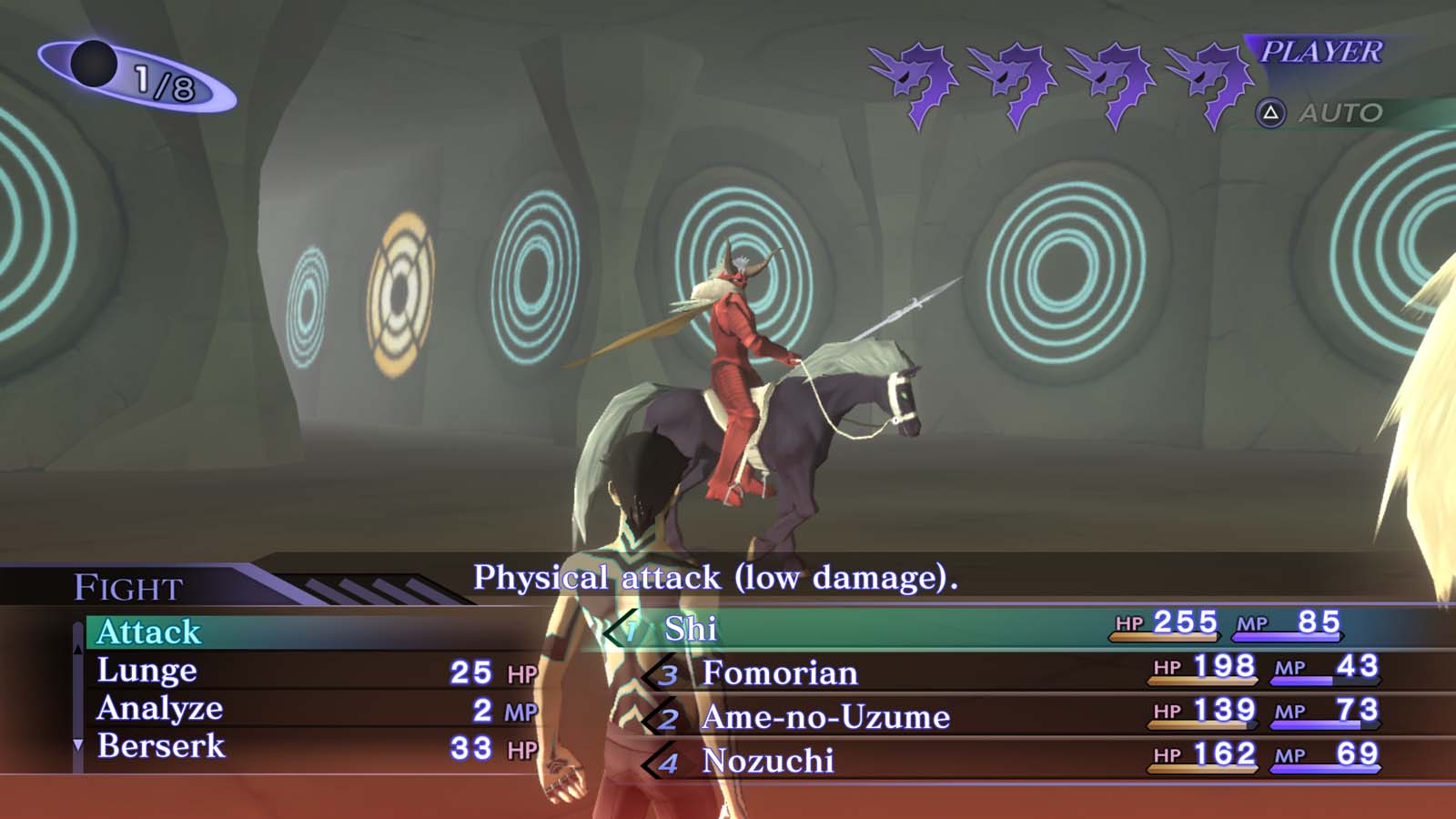Click the green arrow marker numbered 1 beside Shi

[623, 629]
